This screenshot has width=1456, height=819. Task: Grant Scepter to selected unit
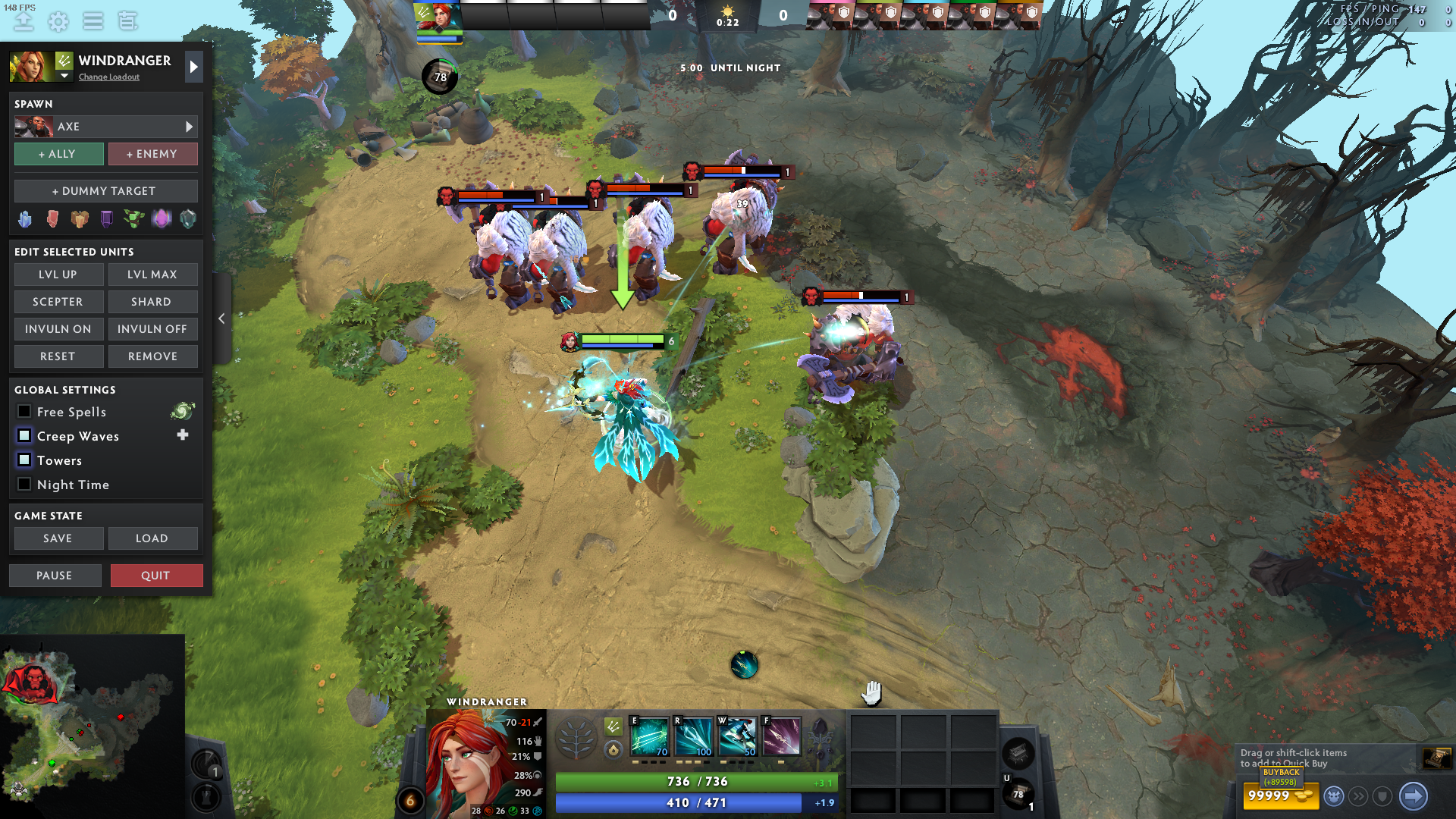tap(58, 302)
